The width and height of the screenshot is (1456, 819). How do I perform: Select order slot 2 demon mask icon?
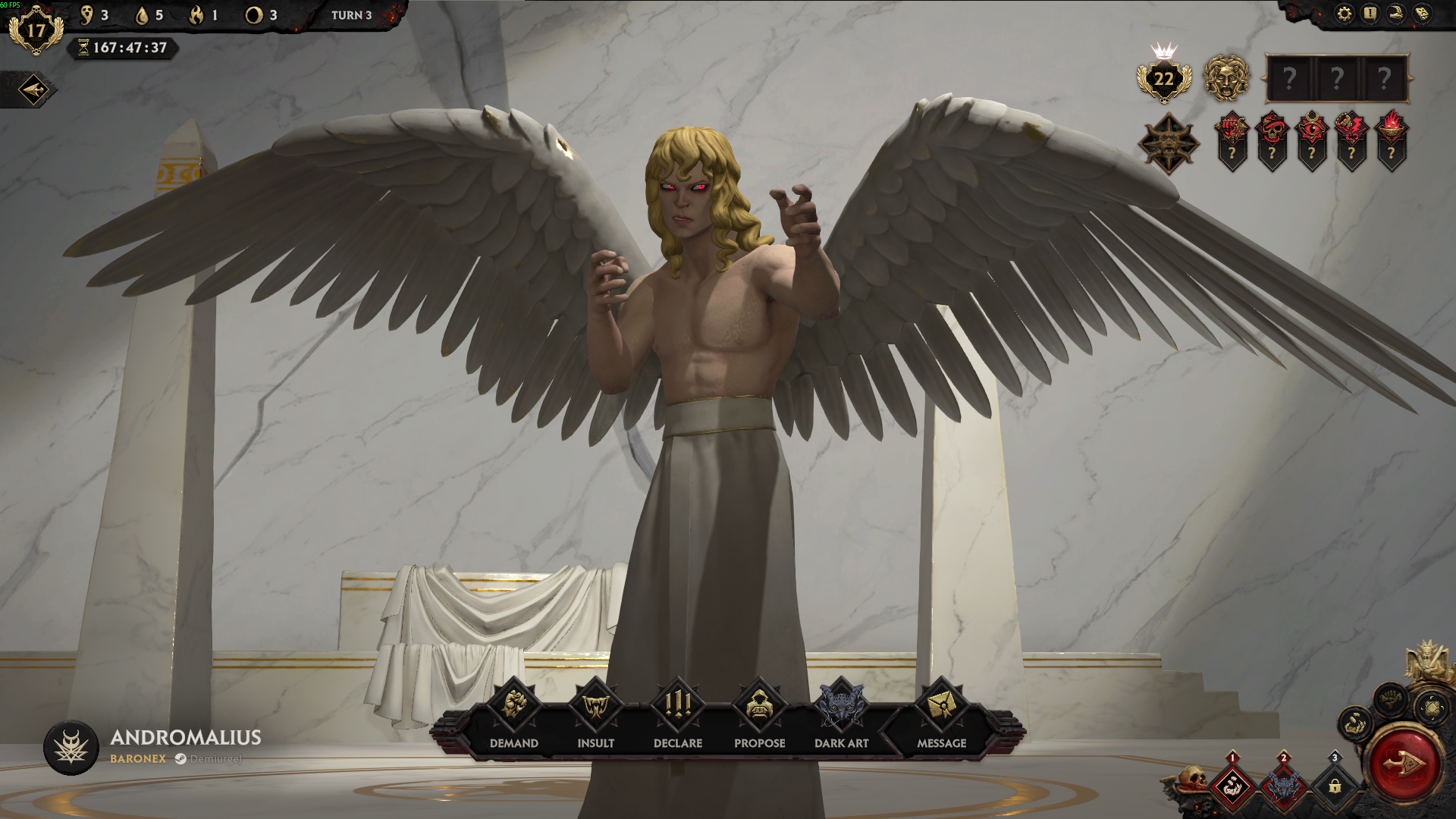(1283, 786)
